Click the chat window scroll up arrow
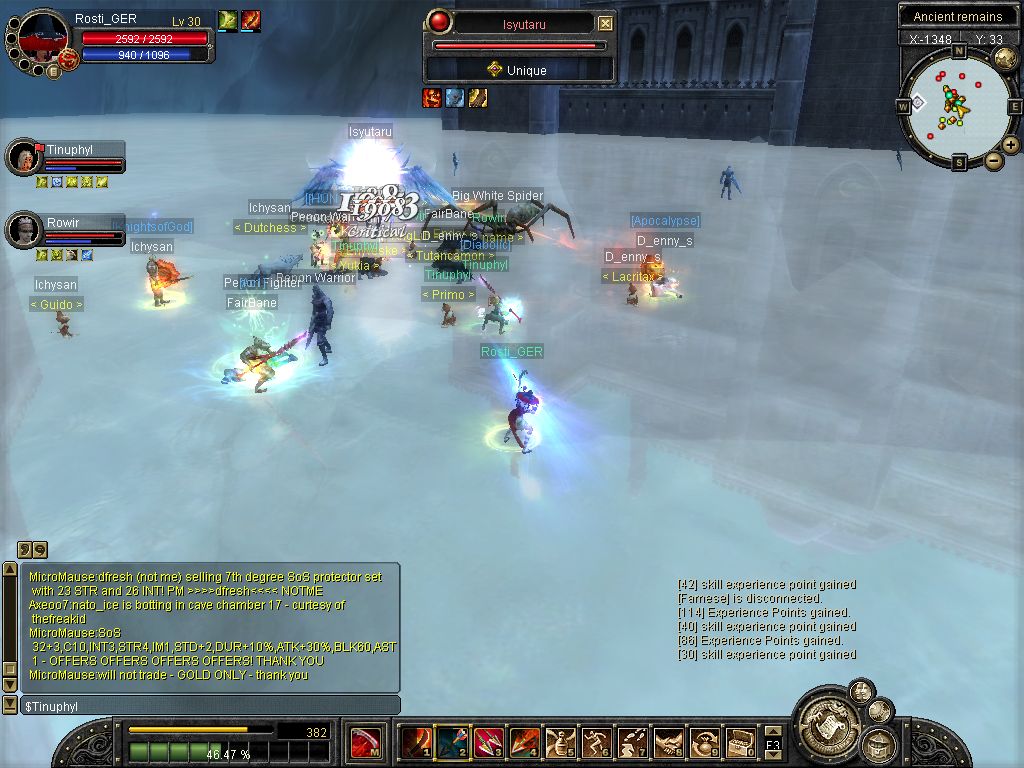The height and width of the screenshot is (768, 1024). click(10, 569)
